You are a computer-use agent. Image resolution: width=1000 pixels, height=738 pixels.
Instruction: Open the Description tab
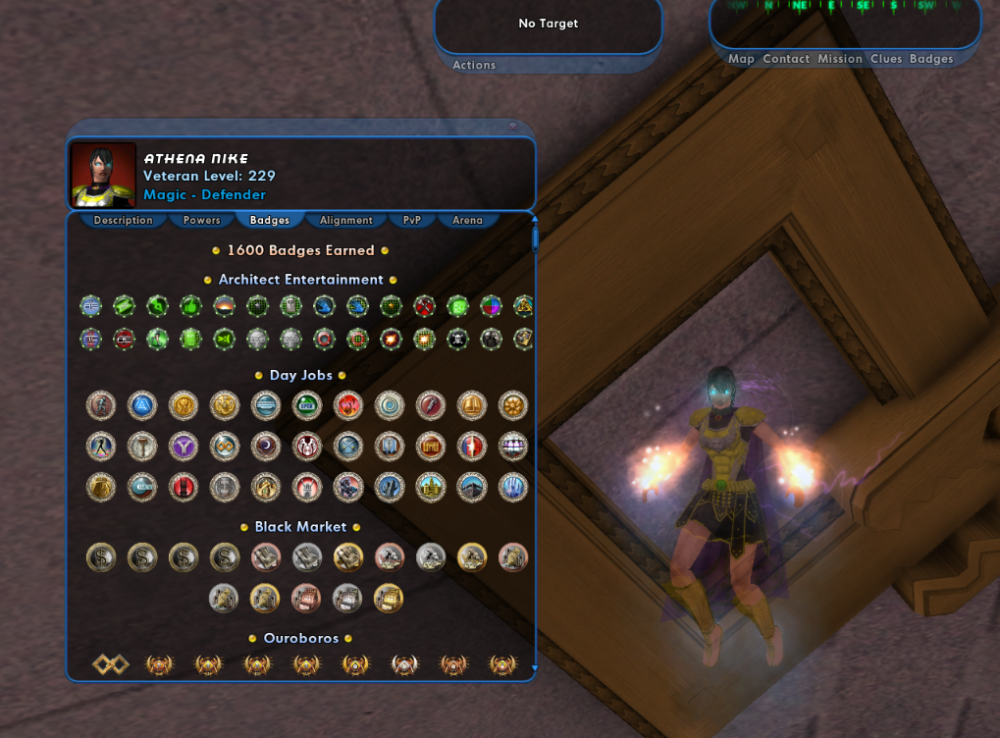click(x=123, y=220)
